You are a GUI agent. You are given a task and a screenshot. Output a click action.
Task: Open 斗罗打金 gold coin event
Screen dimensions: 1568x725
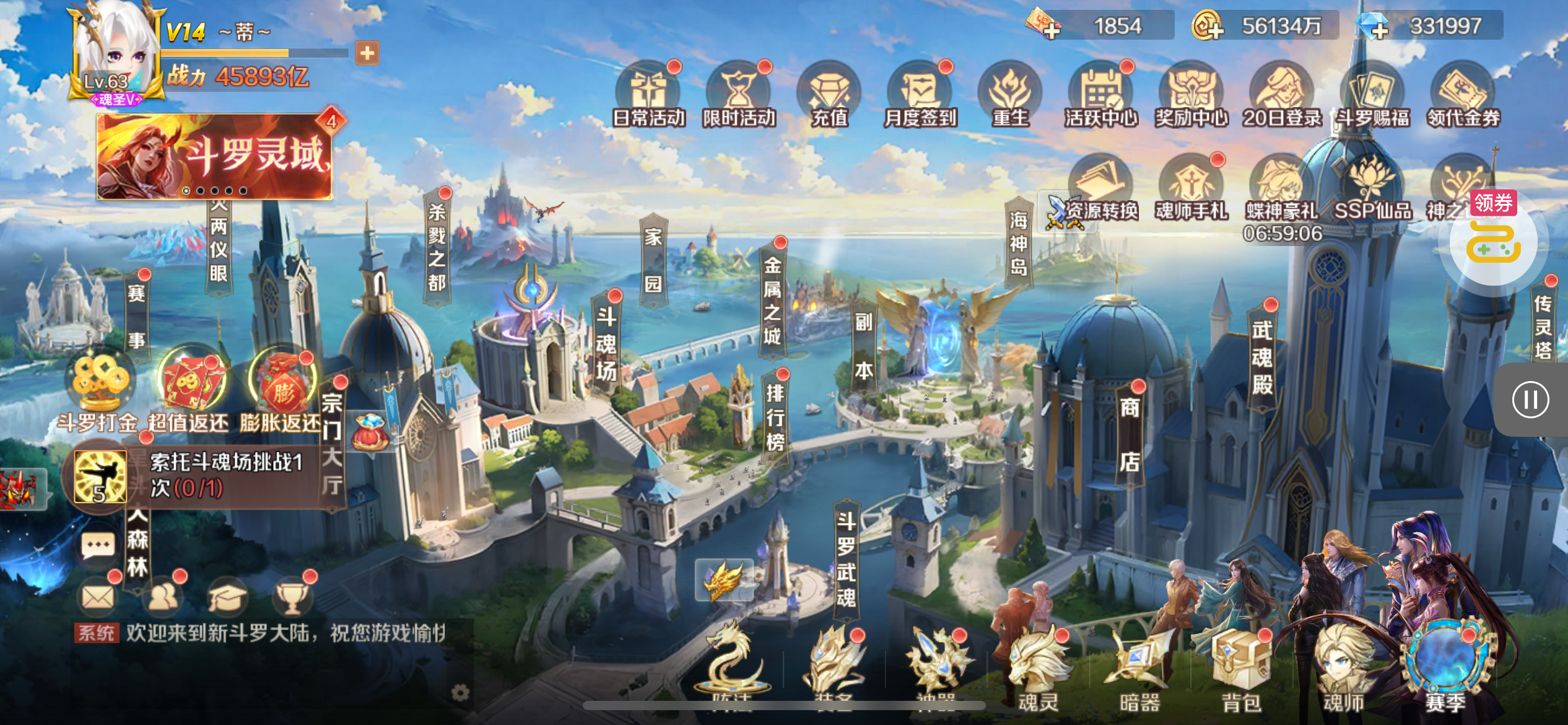[98, 390]
